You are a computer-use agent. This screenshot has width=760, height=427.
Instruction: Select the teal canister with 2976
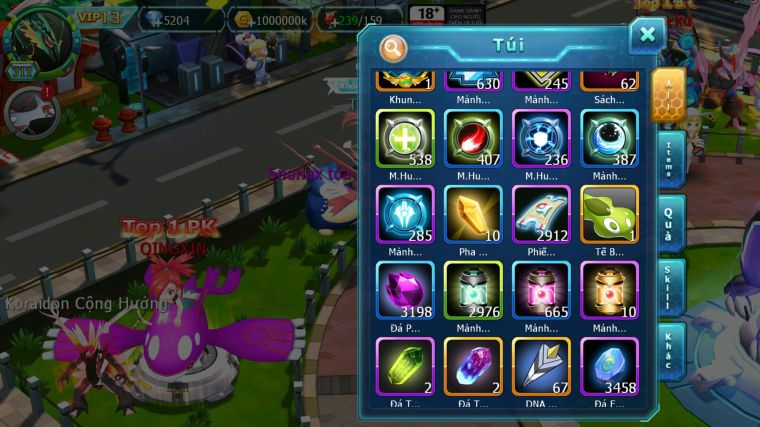pos(473,290)
